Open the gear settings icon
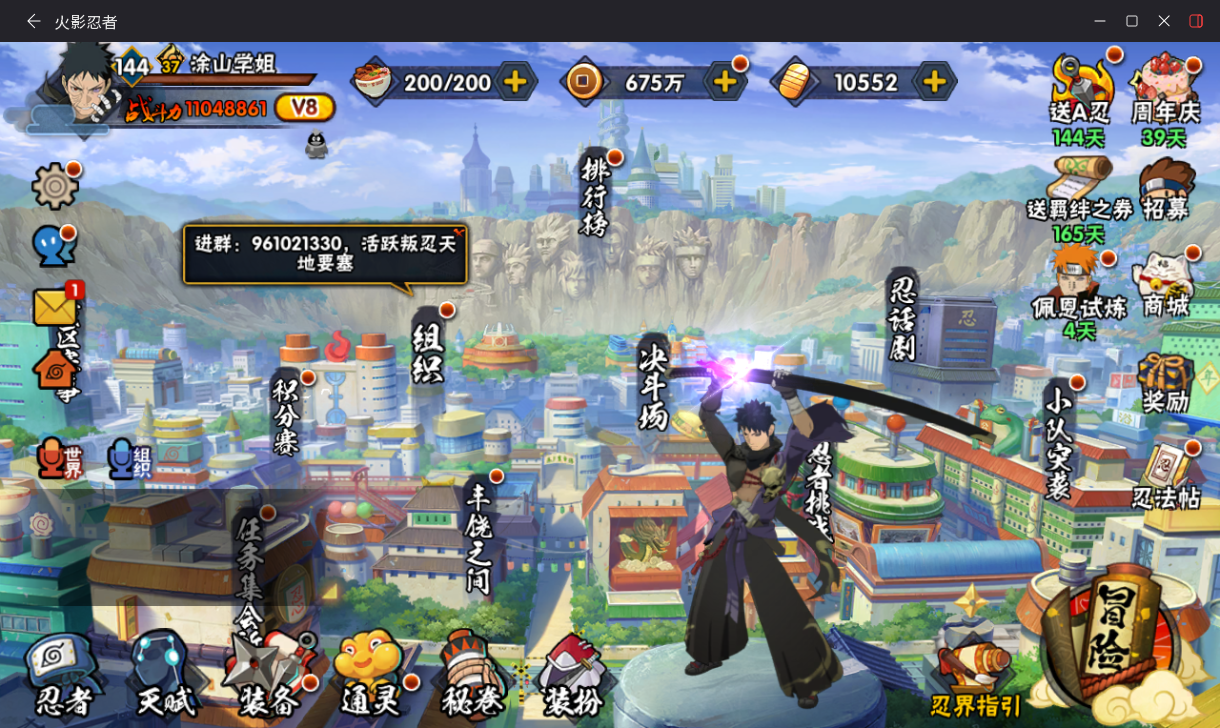1220x728 pixels. pyautogui.click(x=55, y=186)
